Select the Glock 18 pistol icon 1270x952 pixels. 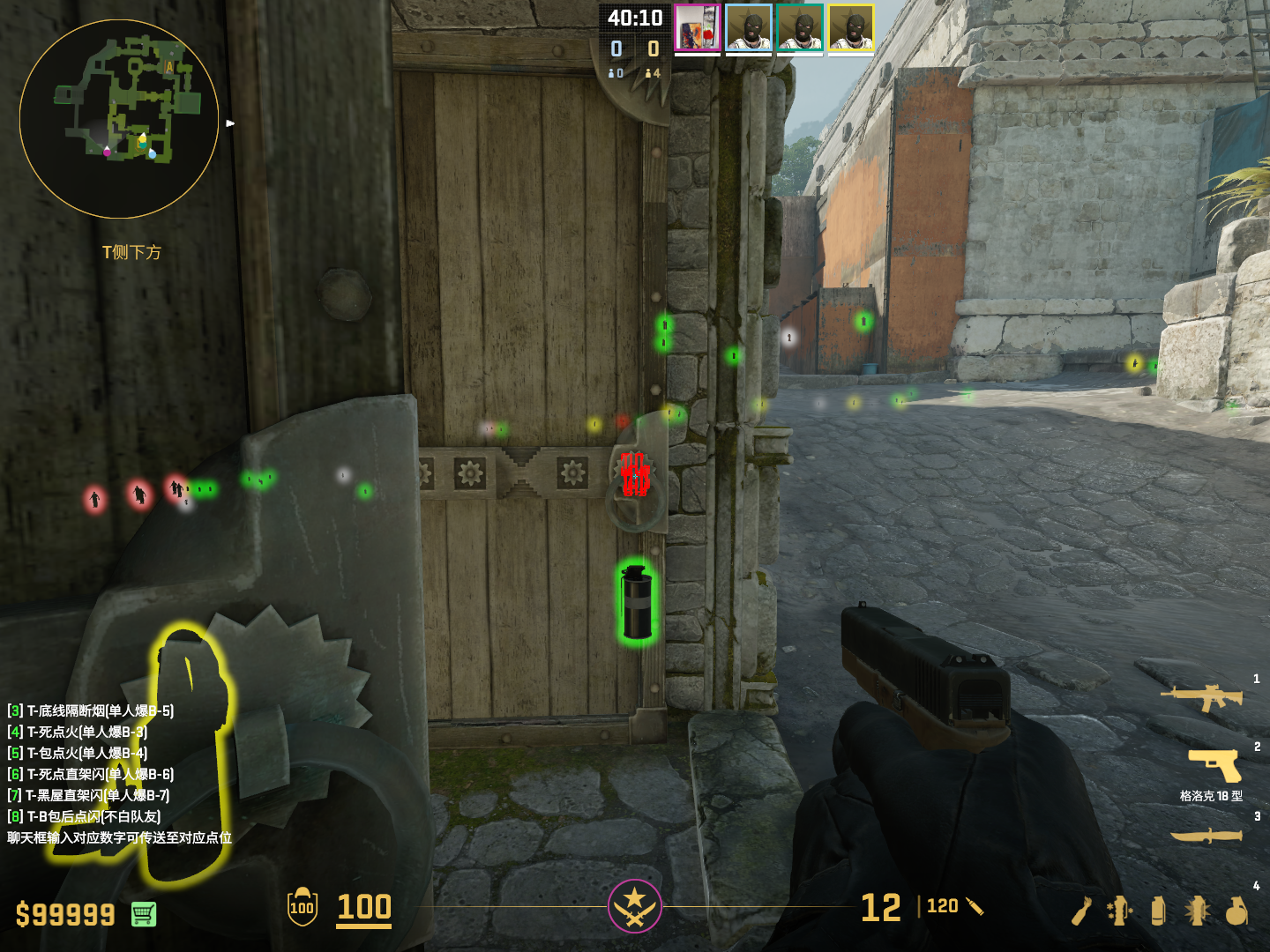[x=1215, y=764]
